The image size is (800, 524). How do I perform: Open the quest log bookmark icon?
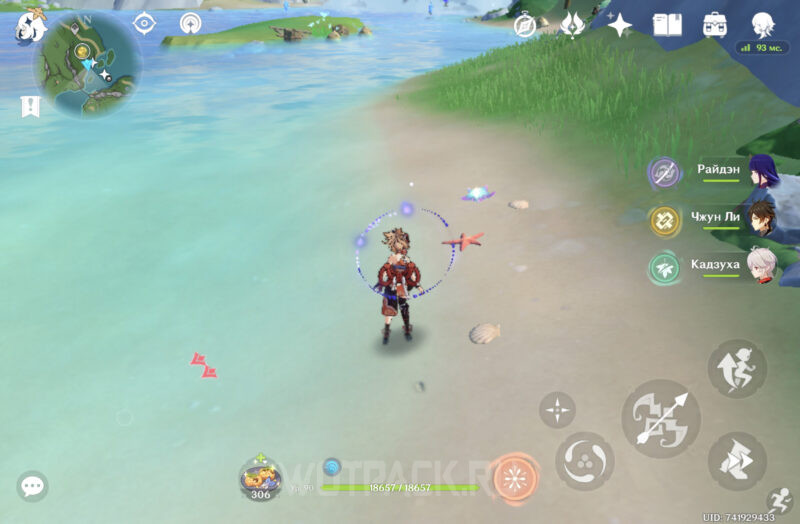click(x=30, y=106)
